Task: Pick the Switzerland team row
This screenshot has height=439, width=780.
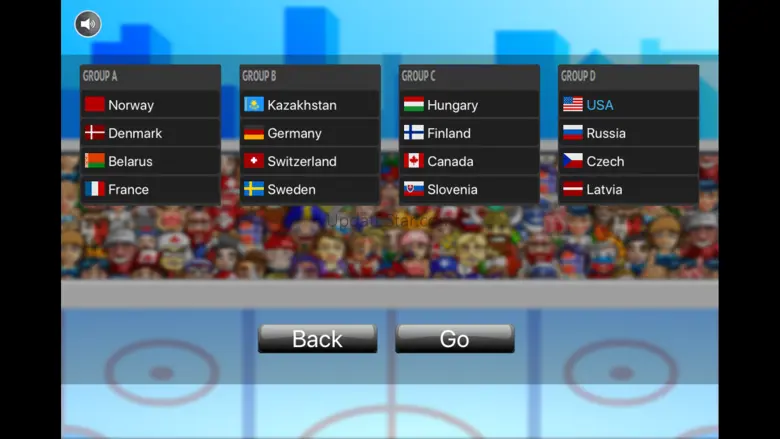Action: 310,161
